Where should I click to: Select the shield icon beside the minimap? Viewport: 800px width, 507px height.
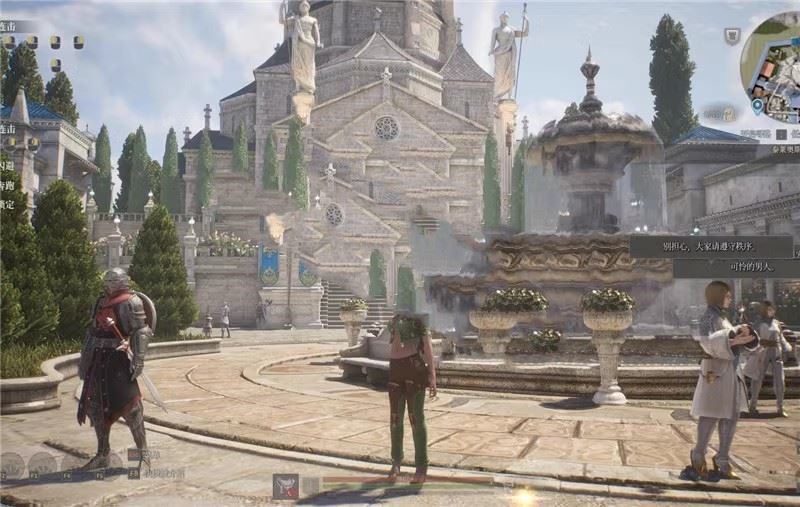(x=733, y=35)
